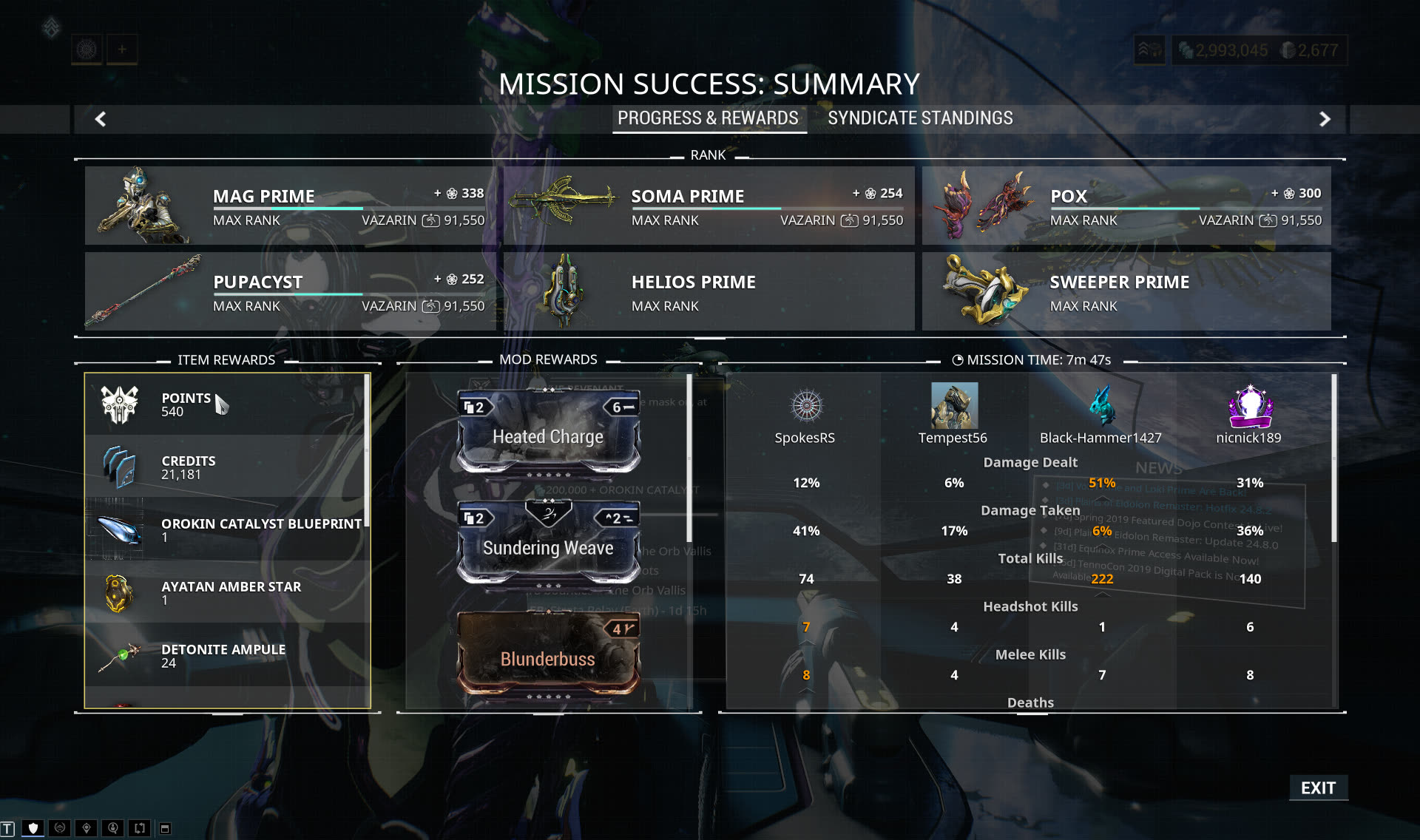Screen dimensions: 1420x840
Task: Choose the Sundering Weave mod card
Action: pos(548,543)
